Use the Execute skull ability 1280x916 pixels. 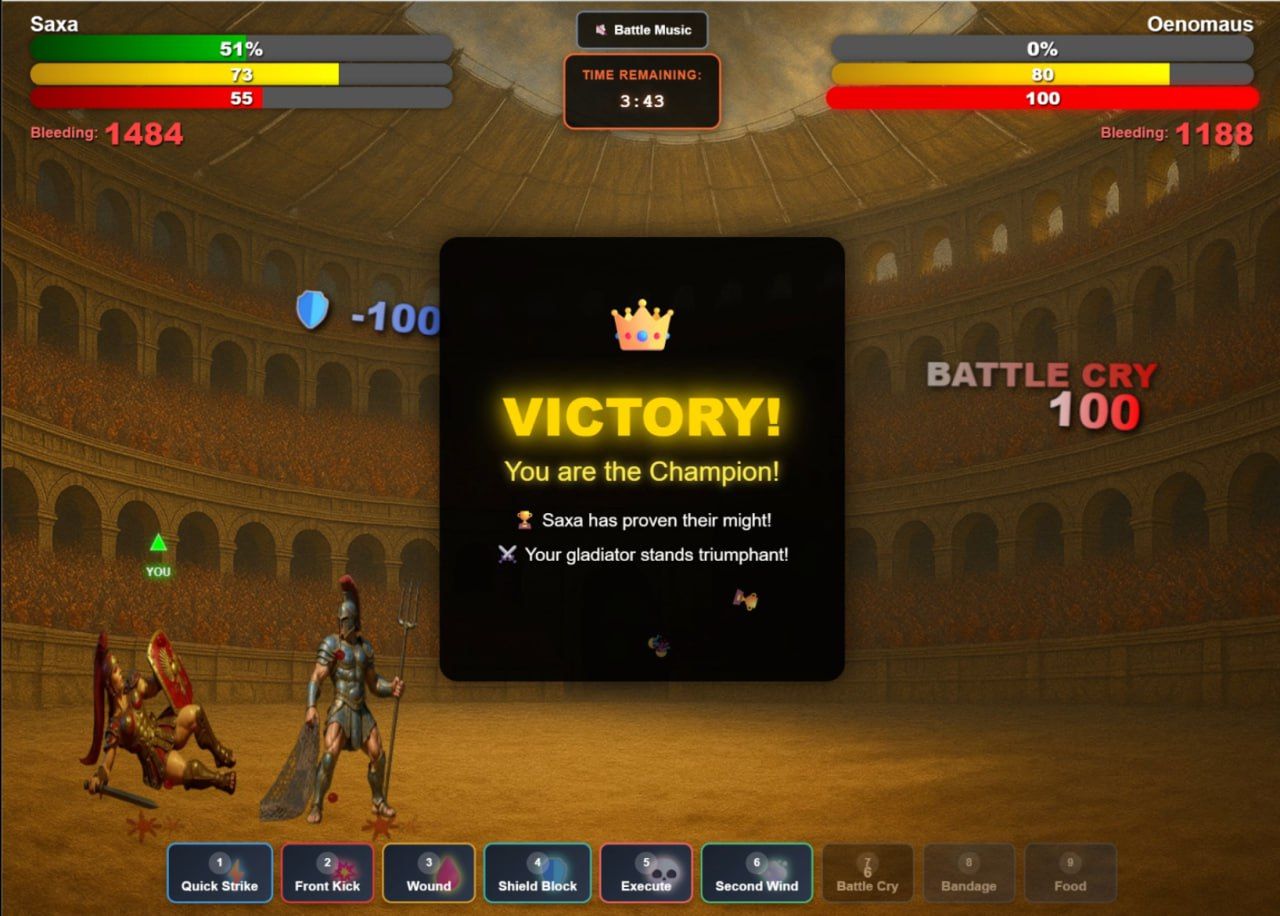click(x=646, y=873)
